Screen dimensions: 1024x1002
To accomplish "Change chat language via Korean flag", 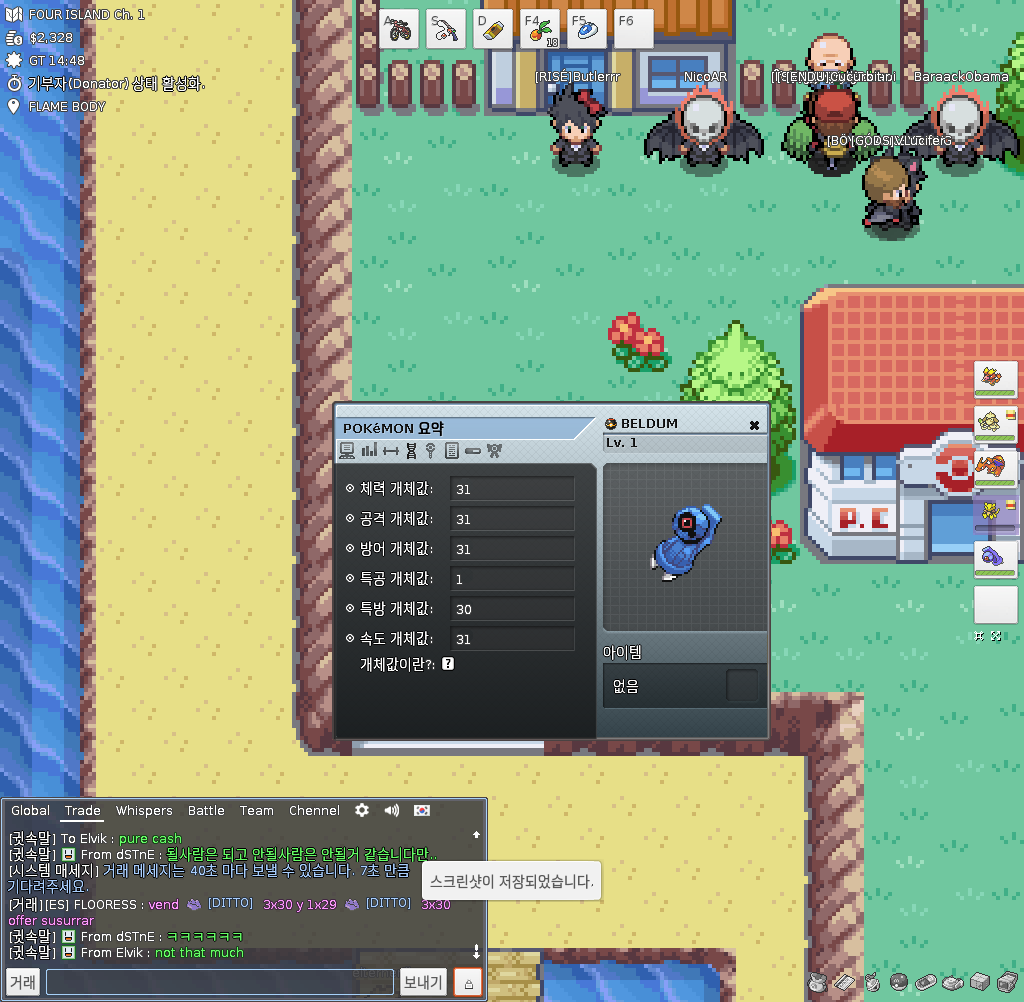I will (x=422, y=810).
